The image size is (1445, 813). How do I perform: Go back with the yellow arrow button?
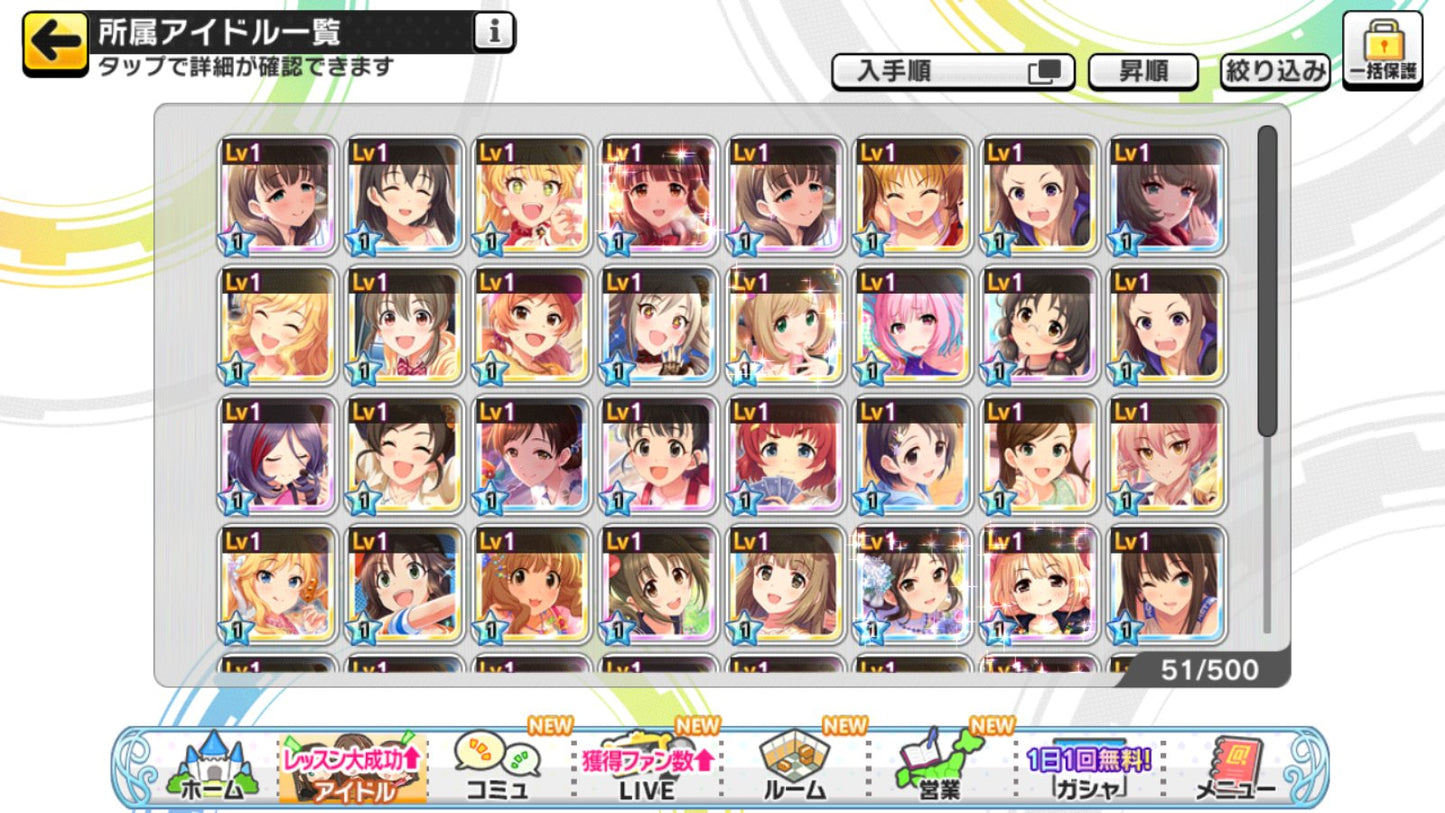(x=55, y=42)
